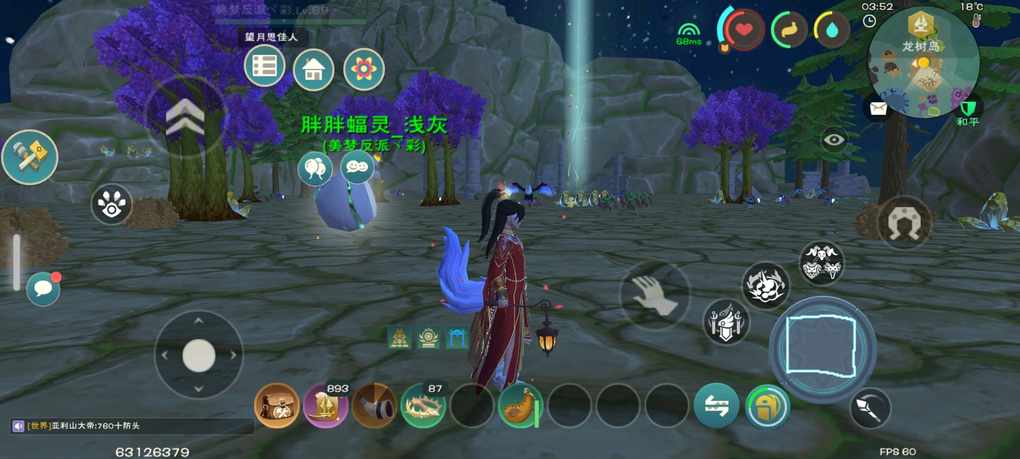Click the smiley faces social icon
This screenshot has width=1020, height=459.
tap(357, 168)
